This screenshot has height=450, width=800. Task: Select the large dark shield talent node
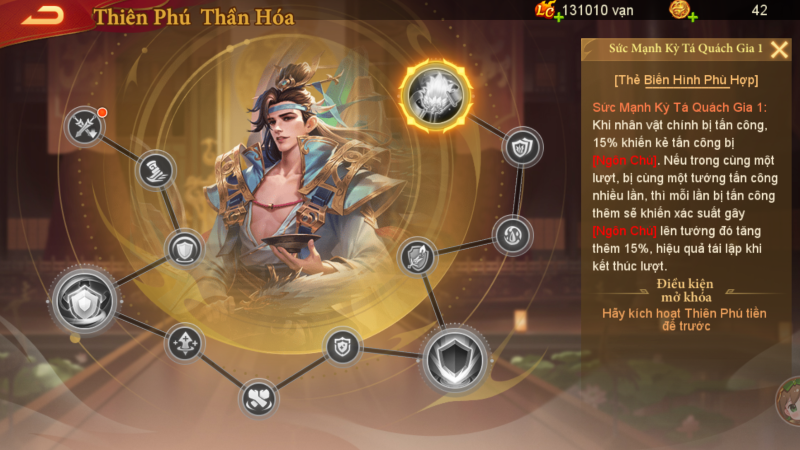455,360
